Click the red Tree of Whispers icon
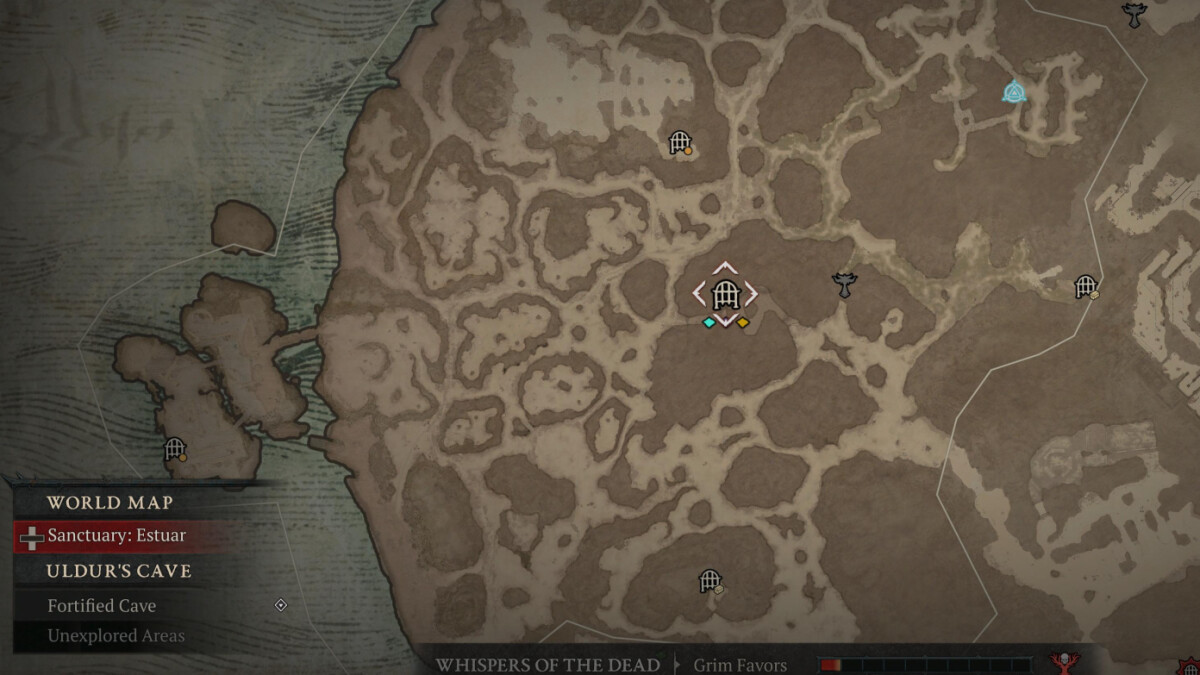1200x675 pixels. pos(1066,663)
